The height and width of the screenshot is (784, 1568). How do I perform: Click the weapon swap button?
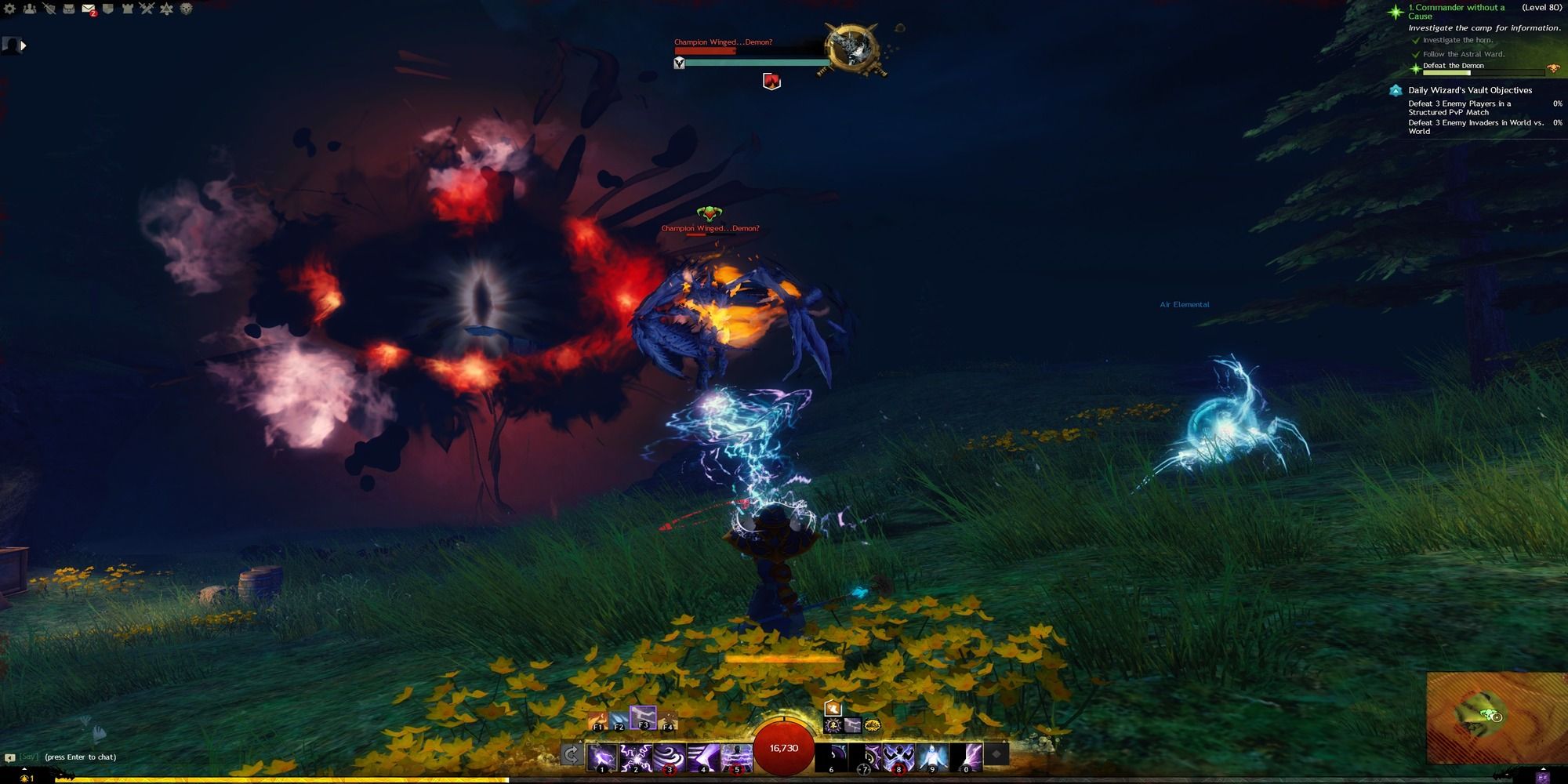coord(572,755)
